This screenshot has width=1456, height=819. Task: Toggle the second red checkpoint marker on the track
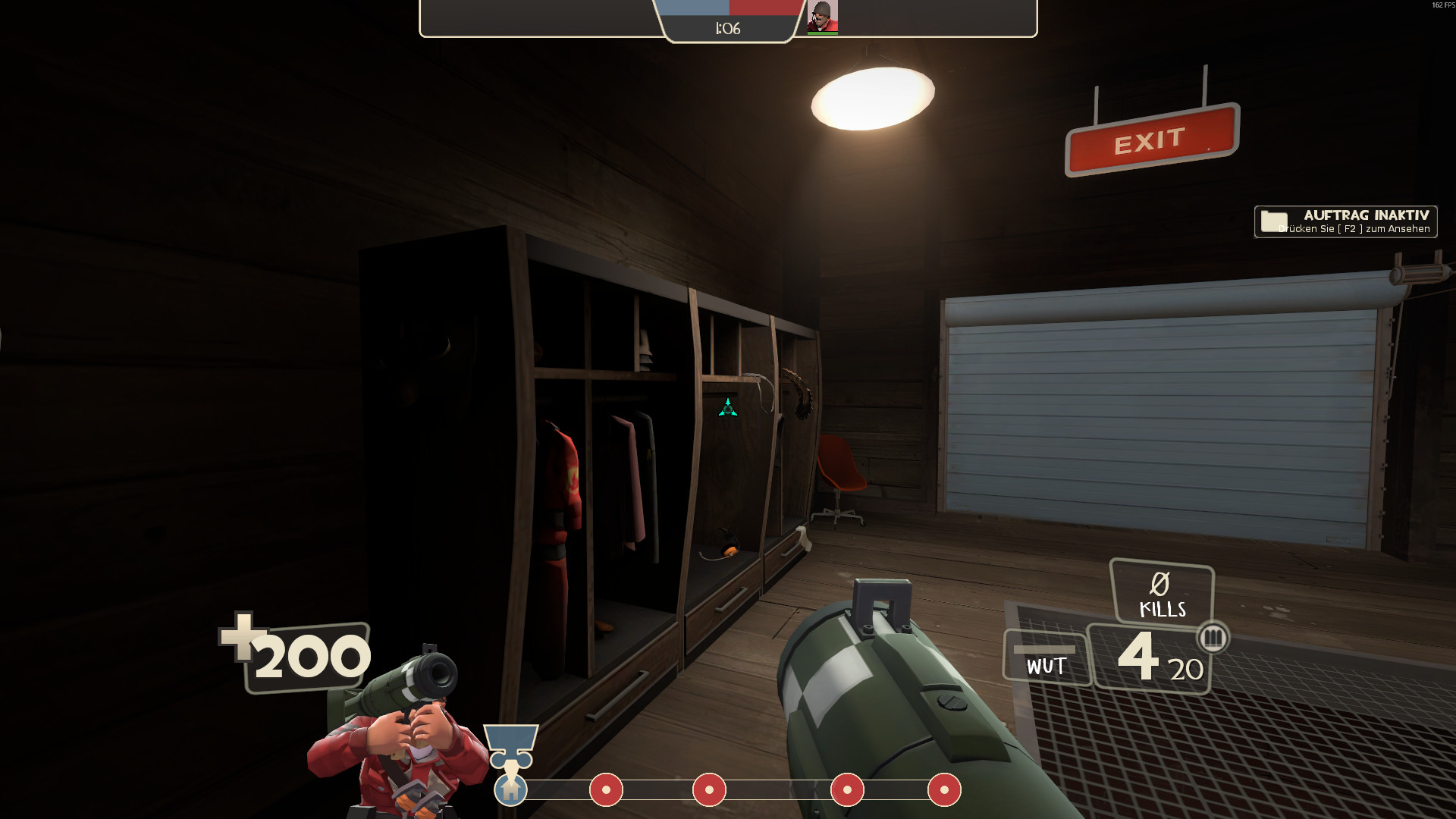(x=709, y=791)
